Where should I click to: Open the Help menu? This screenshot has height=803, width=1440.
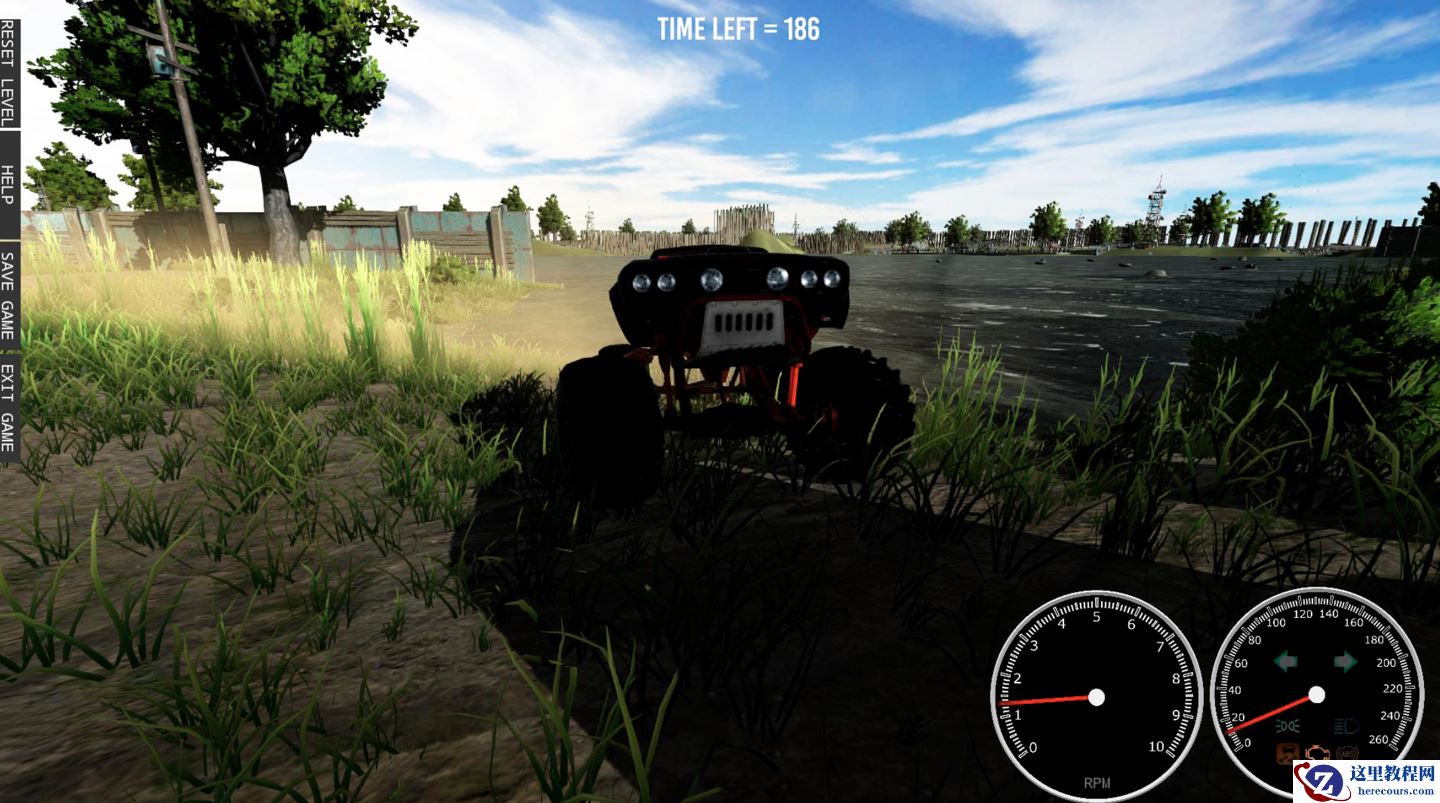pos(8,184)
